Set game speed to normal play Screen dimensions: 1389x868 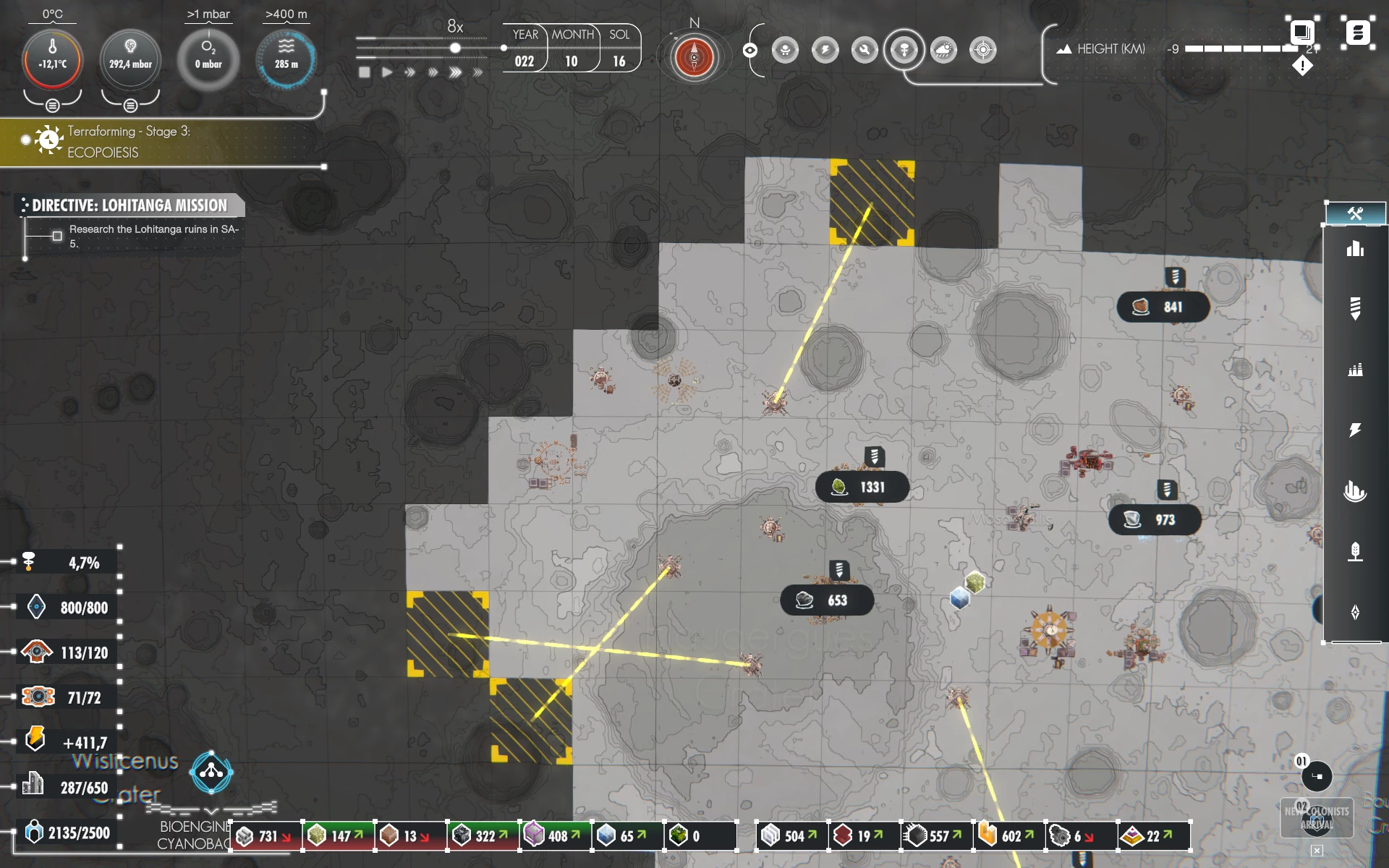click(387, 72)
